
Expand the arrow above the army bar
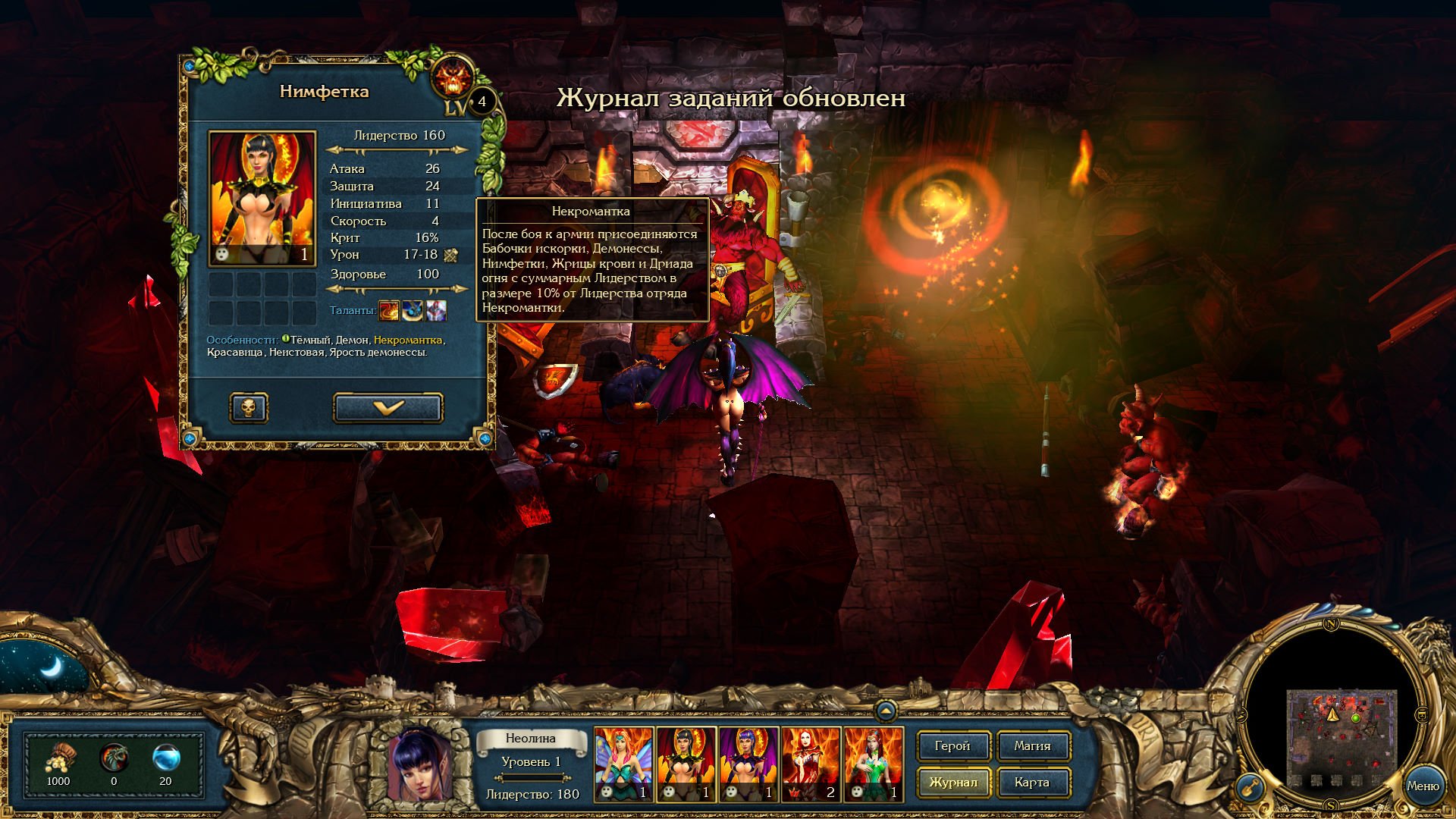885,711
